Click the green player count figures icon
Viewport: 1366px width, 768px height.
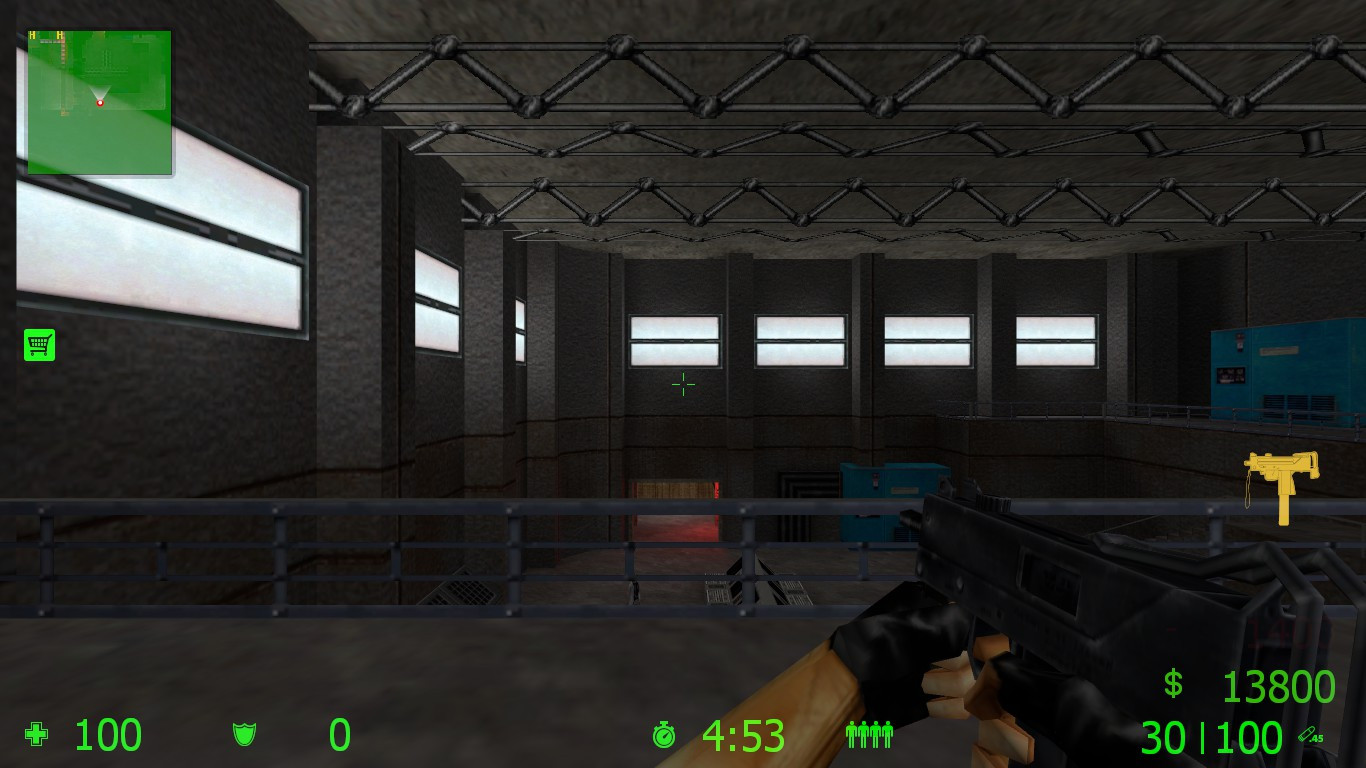point(869,736)
